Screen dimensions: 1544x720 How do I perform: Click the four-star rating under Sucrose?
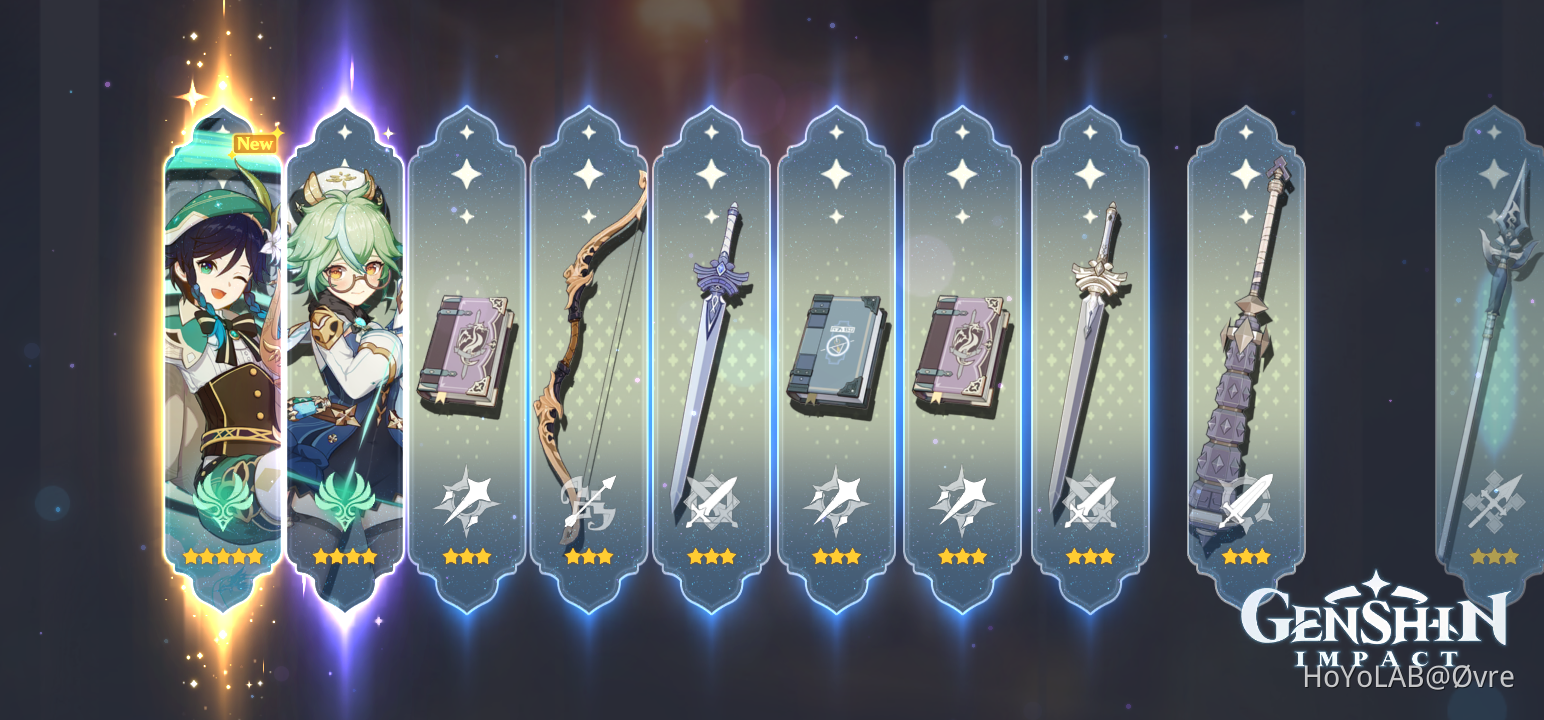coord(344,558)
